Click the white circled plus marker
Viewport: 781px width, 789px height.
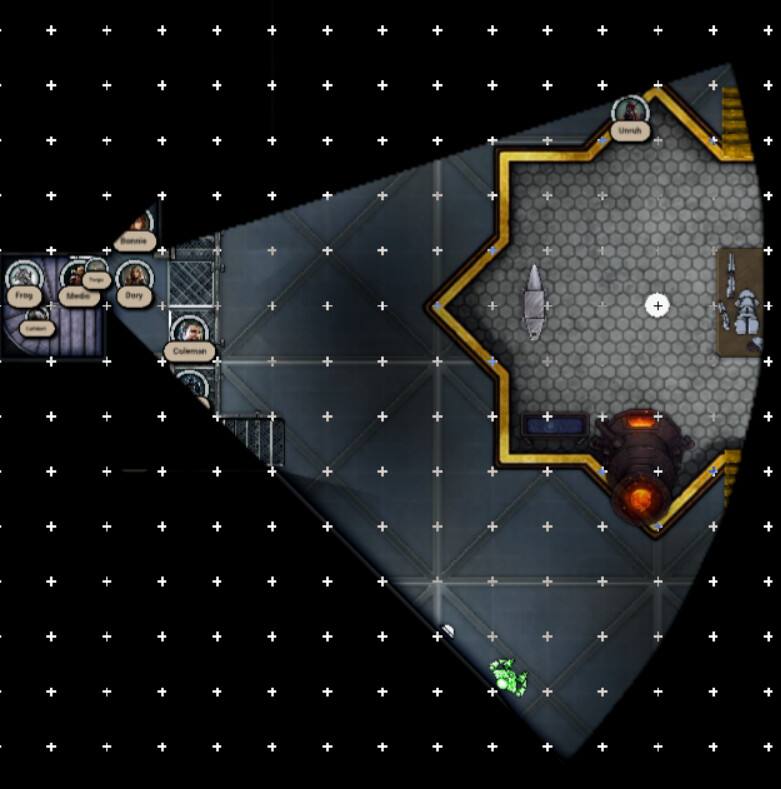coord(657,305)
